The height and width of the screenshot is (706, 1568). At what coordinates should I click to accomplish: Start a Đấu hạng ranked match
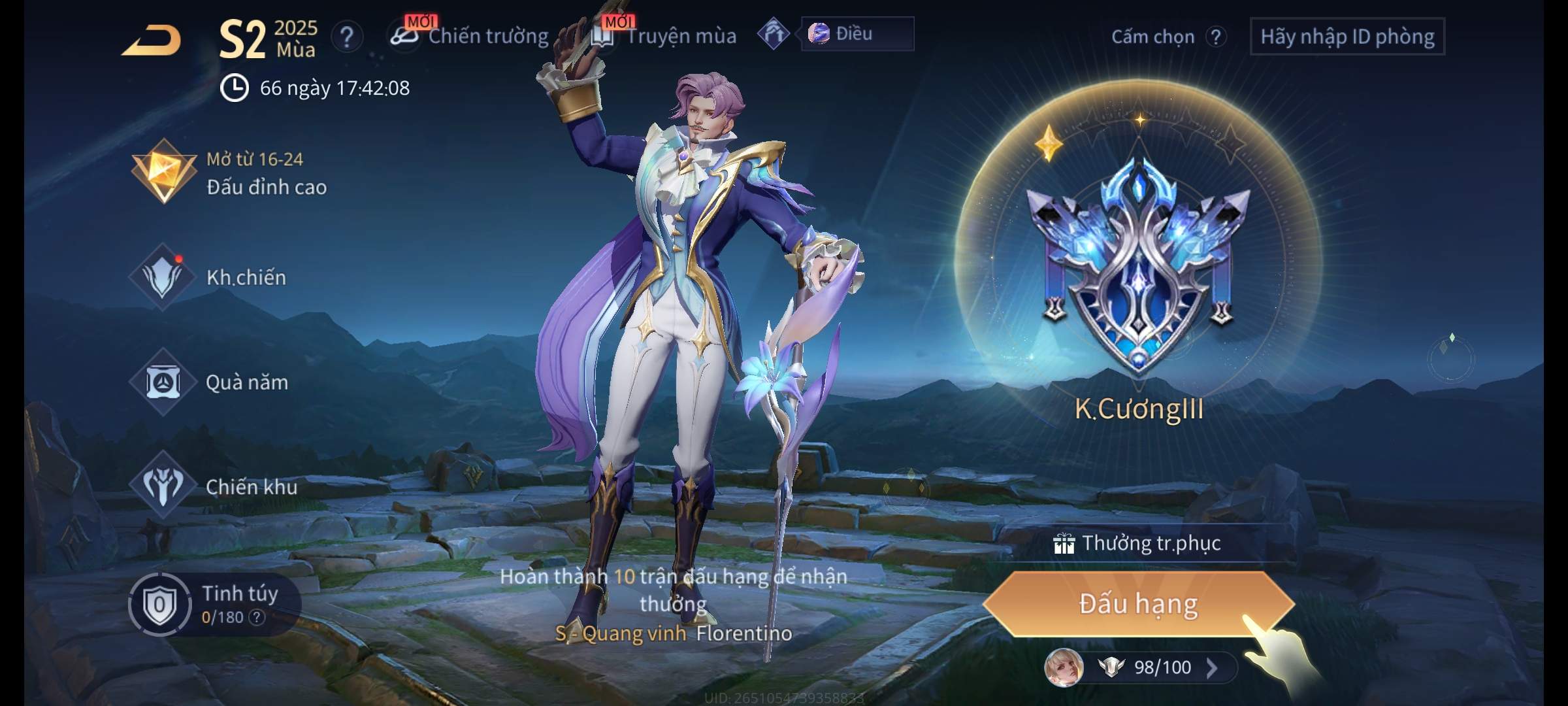[1137, 603]
